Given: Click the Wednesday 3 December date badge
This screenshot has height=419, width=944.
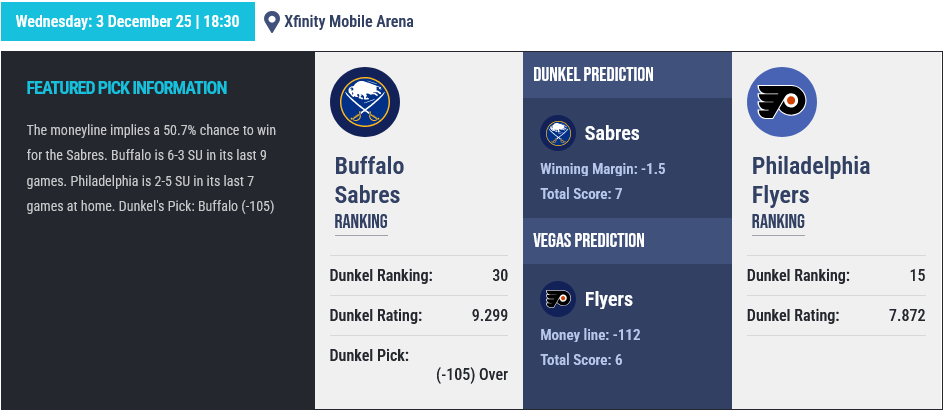Looking at the screenshot, I should point(128,21).
